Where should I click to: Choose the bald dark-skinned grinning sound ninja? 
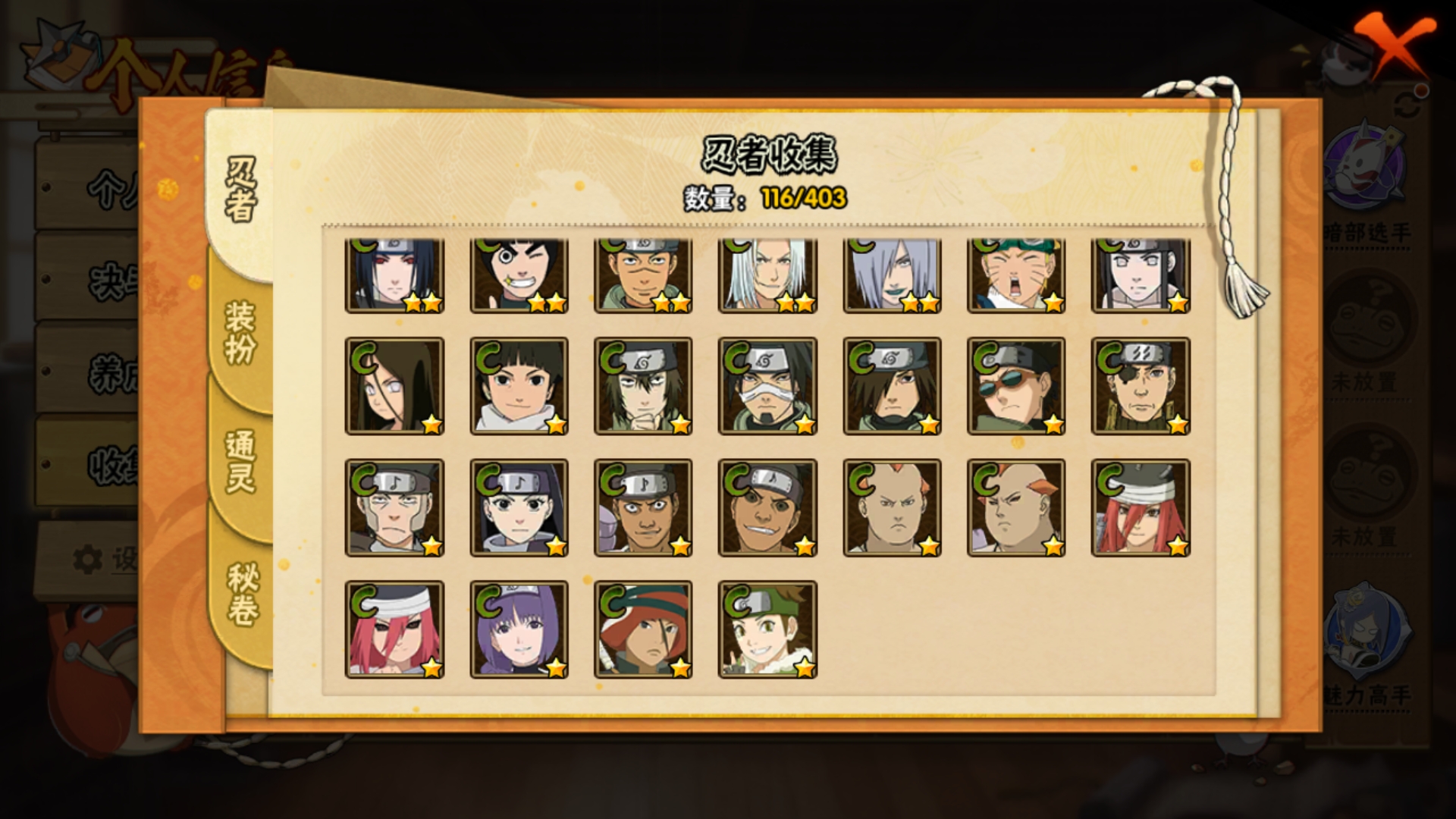[x=767, y=507]
